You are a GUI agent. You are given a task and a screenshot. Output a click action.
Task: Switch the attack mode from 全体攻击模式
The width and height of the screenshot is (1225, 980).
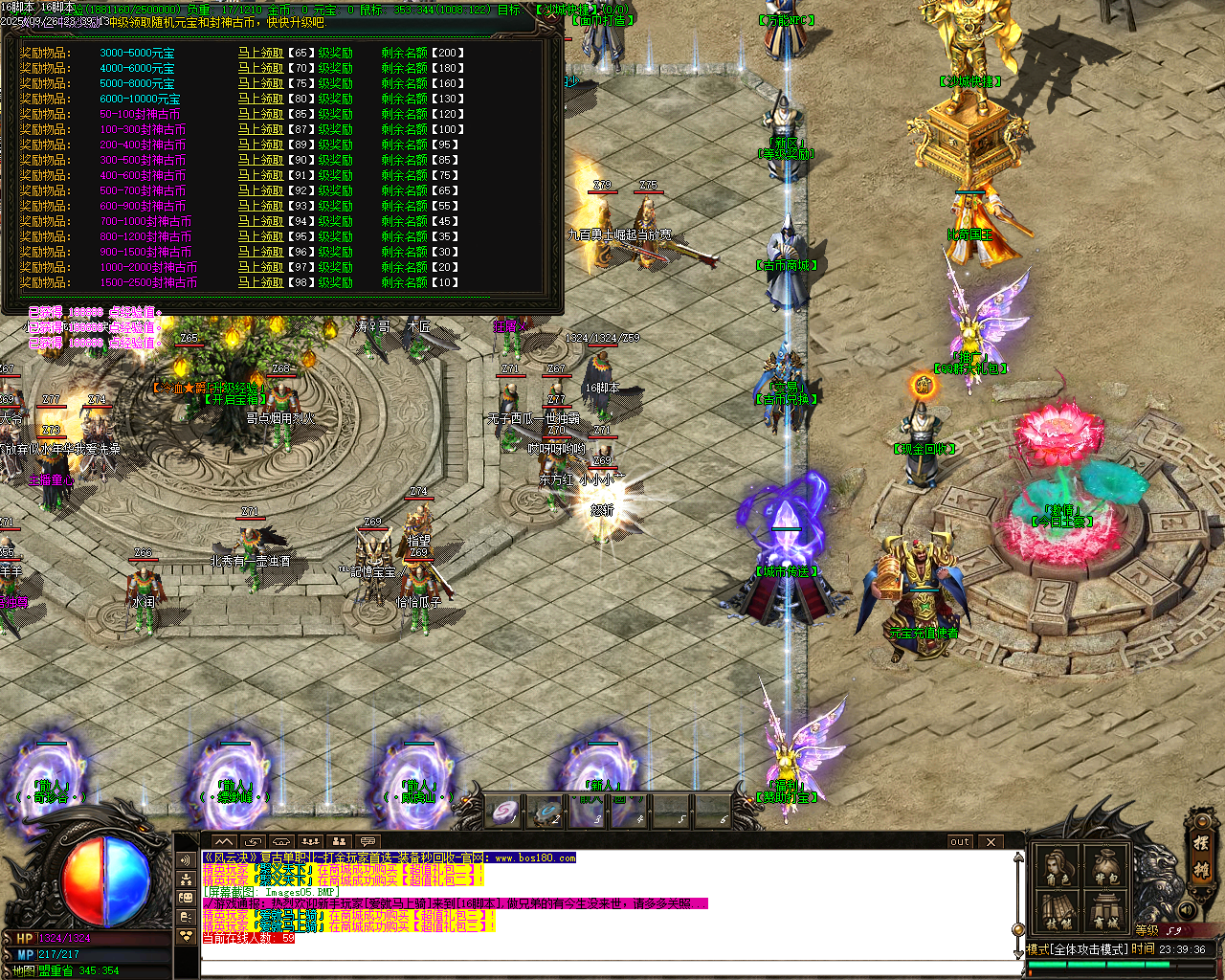pyautogui.click(x=1090, y=949)
